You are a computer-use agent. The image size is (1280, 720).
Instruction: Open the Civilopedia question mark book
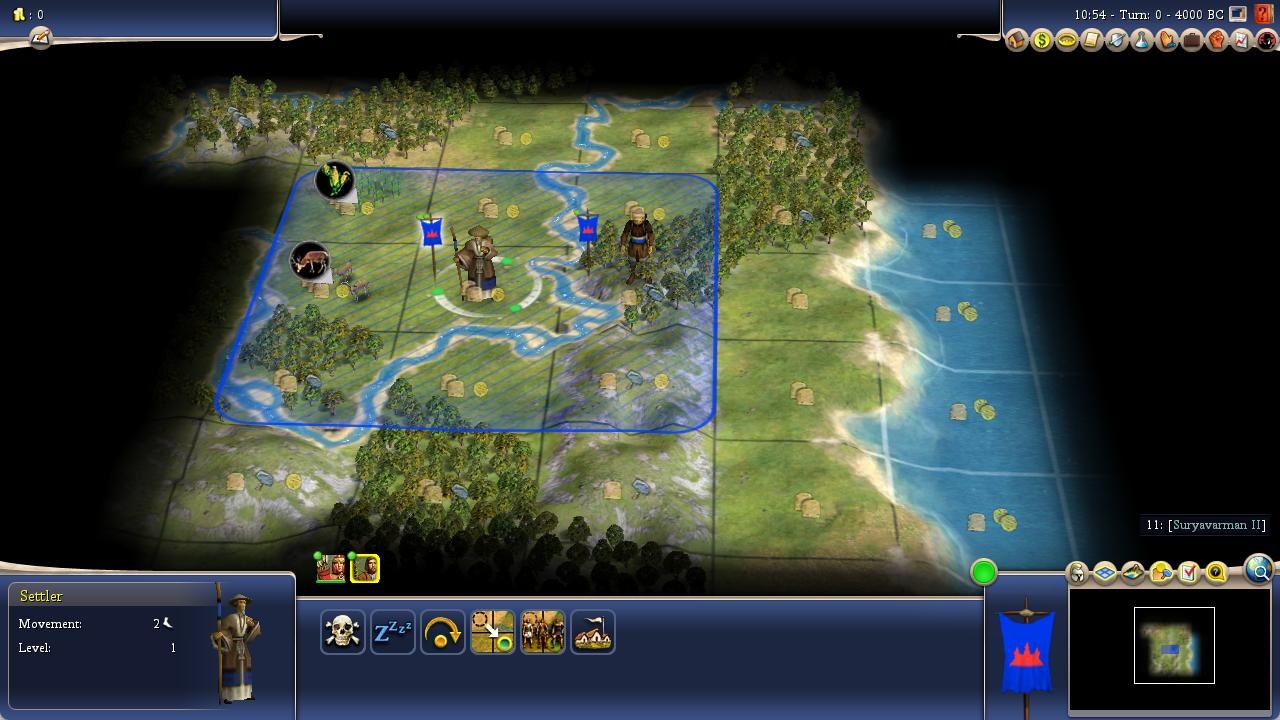click(1266, 15)
